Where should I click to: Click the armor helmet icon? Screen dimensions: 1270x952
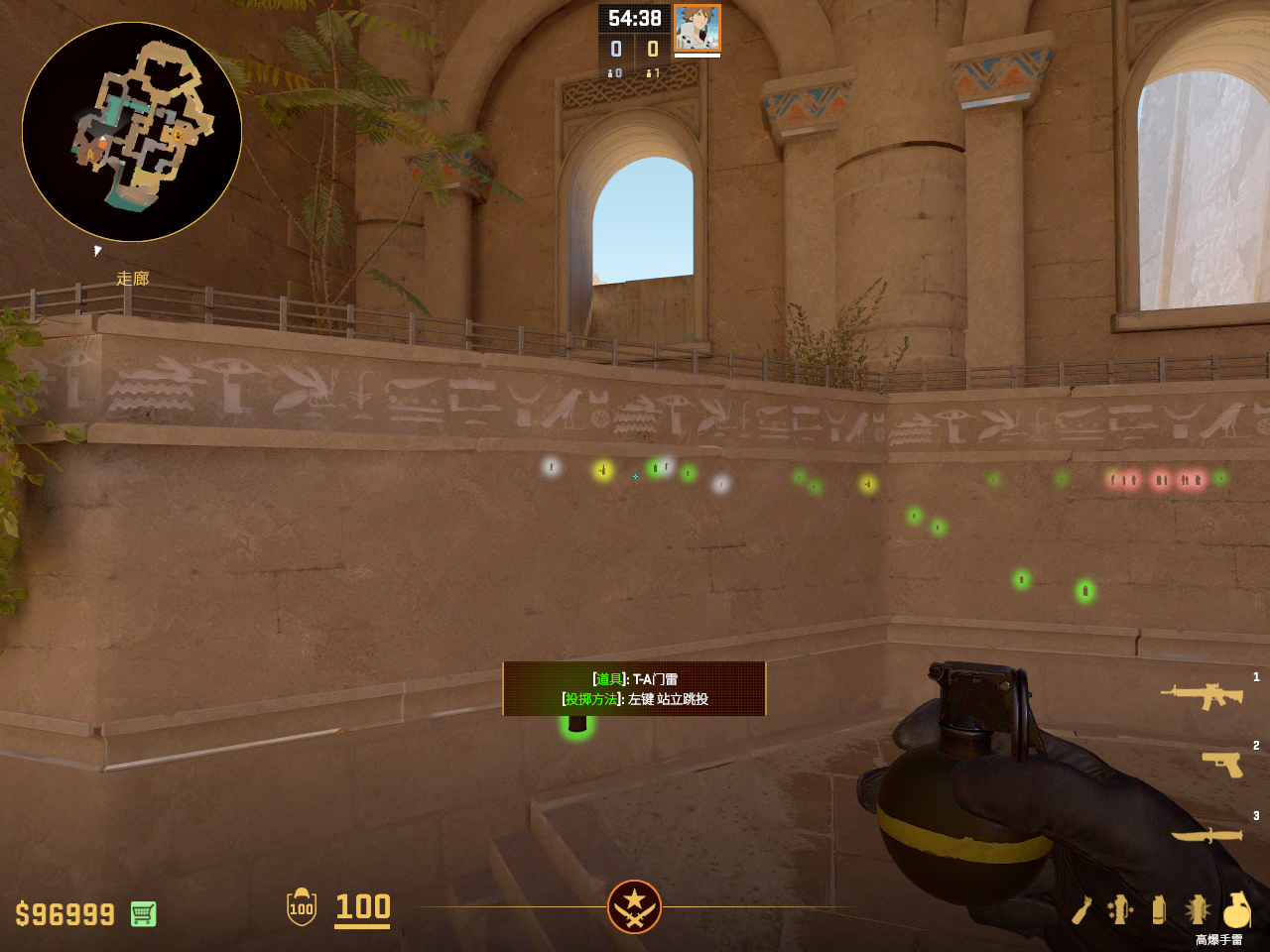click(x=302, y=907)
